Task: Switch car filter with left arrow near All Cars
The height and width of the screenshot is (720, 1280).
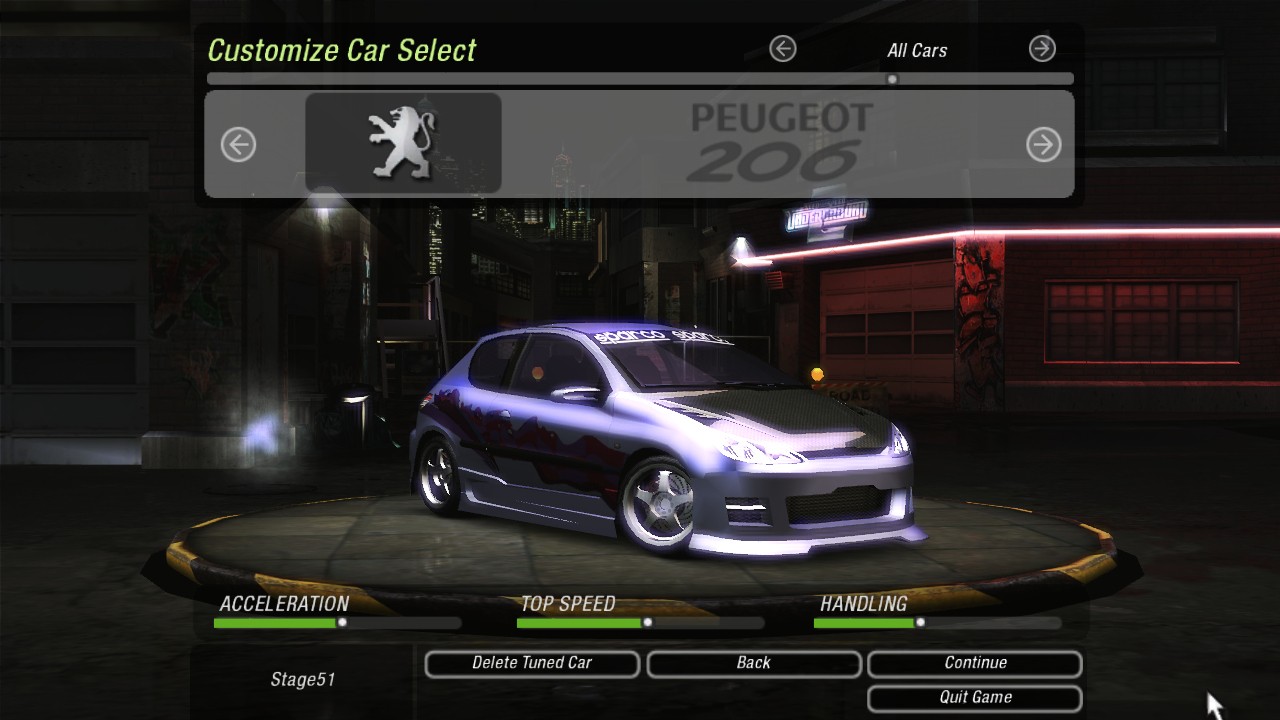Action: tap(783, 48)
